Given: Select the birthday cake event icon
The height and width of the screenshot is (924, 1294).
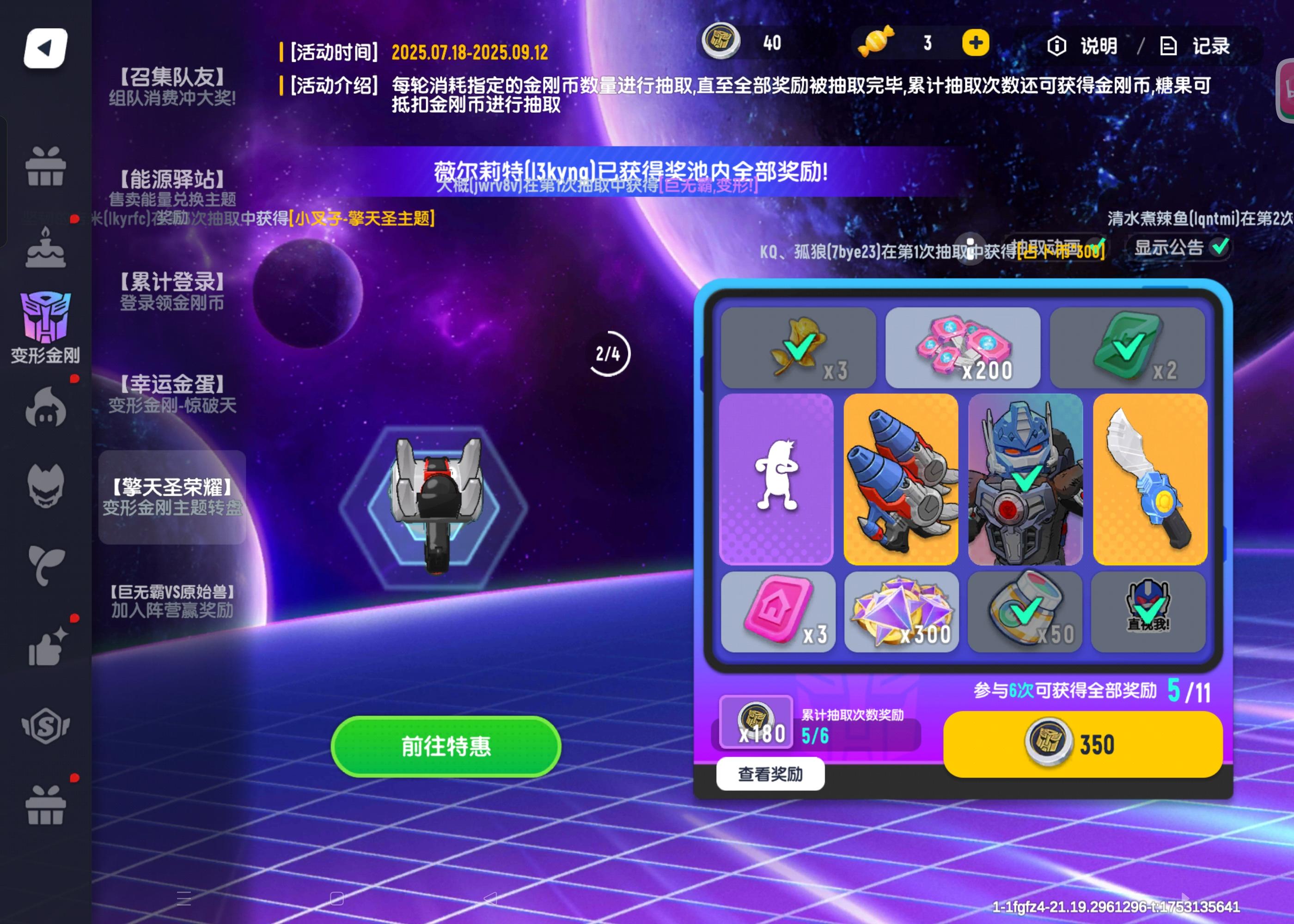Looking at the screenshot, I should point(47,249).
